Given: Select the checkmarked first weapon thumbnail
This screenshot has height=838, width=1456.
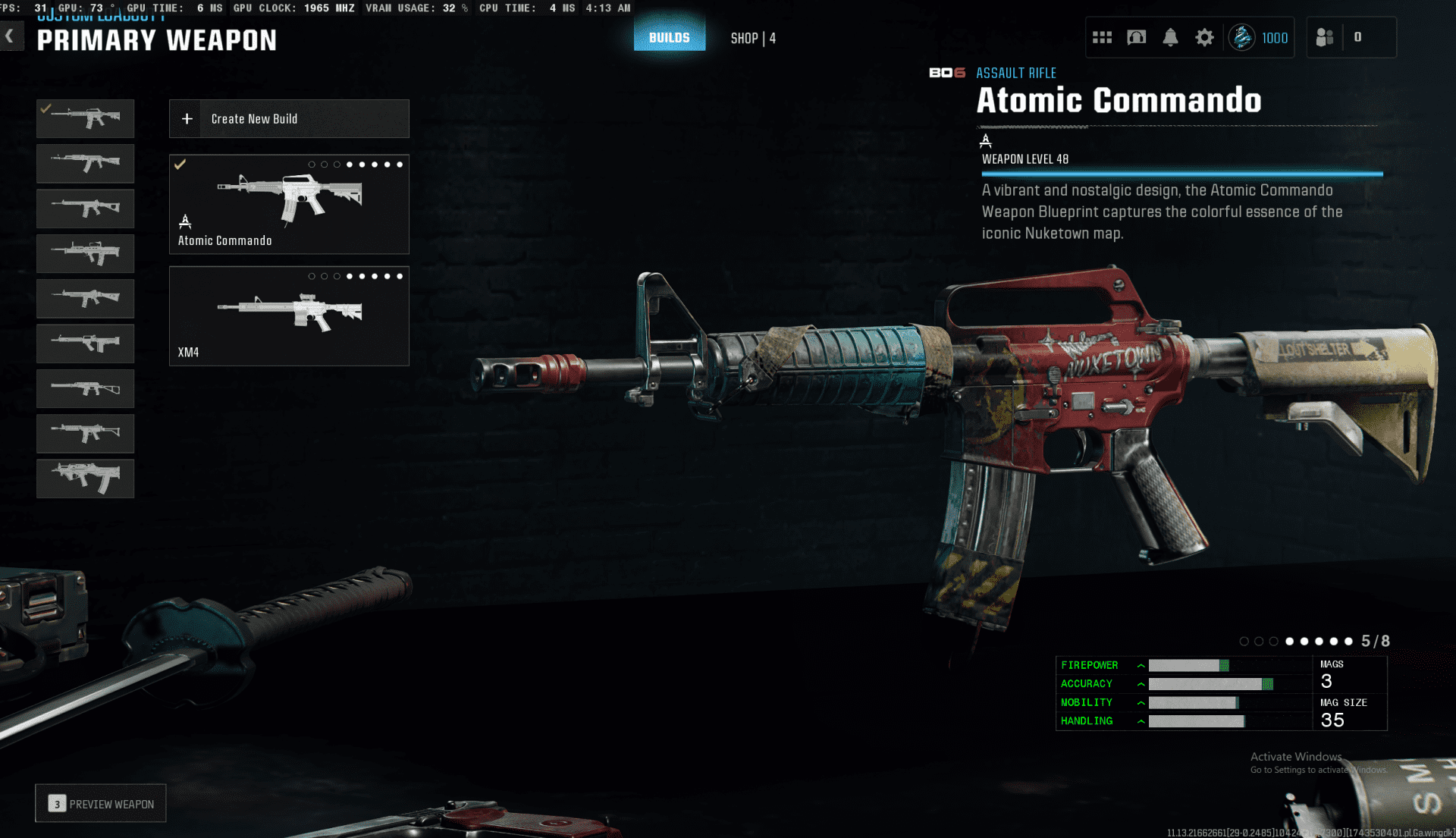Looking at the screenshot, I should click(x=85, y=118).
